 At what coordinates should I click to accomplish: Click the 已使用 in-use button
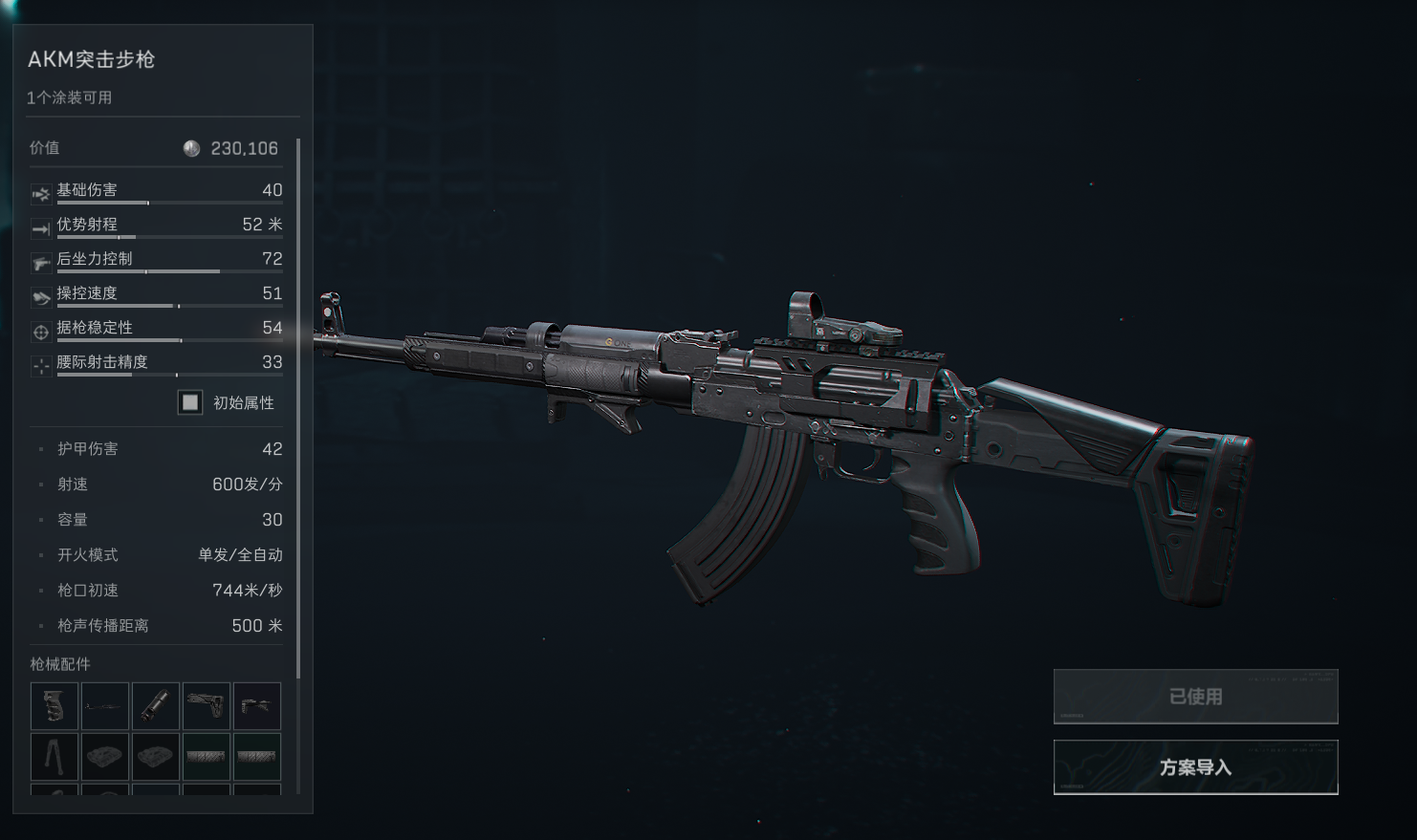click(x=1195, y=697)
